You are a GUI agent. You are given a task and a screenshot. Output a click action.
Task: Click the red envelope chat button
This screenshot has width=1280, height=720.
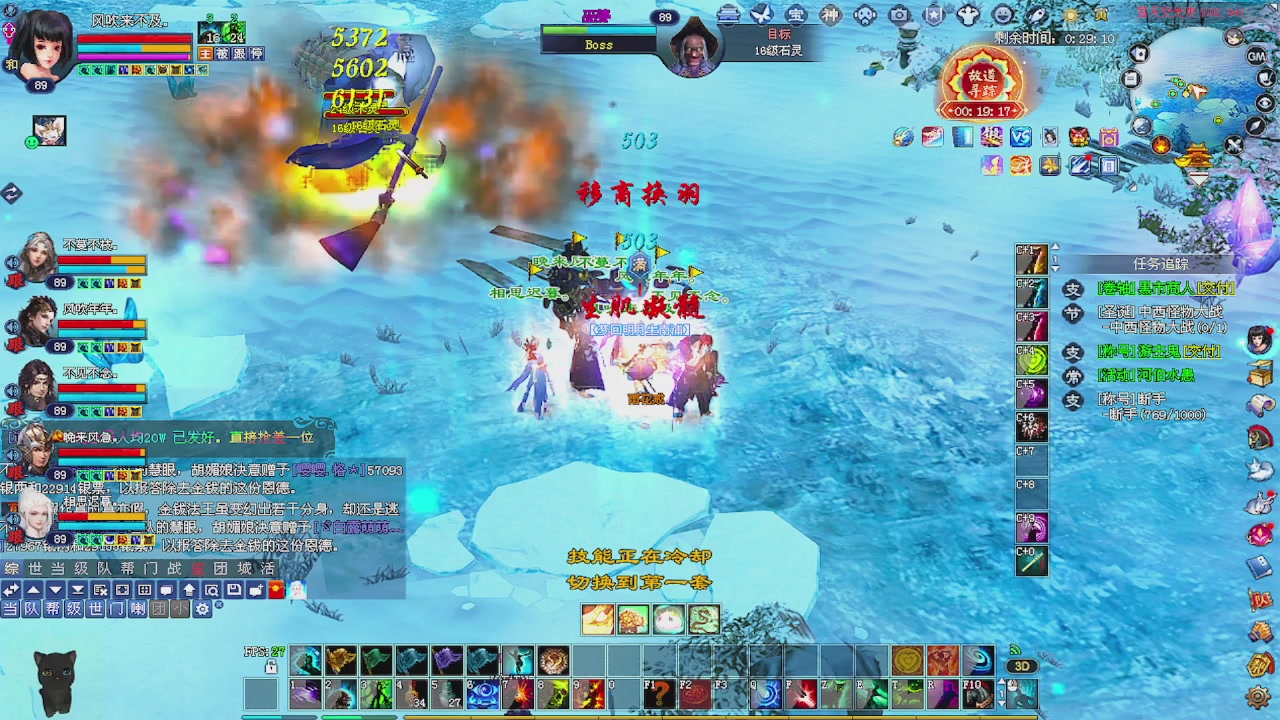(276, 590)
